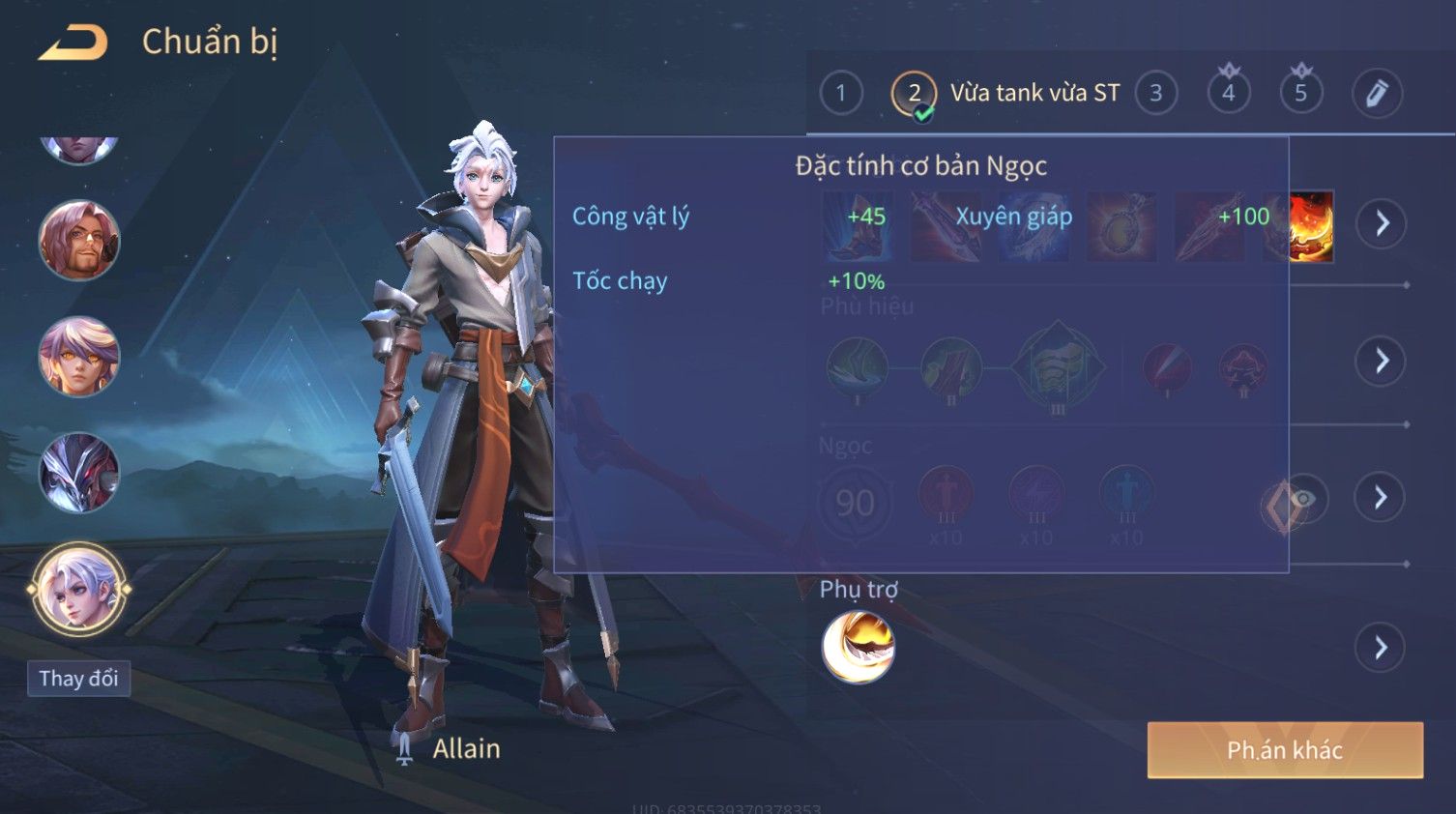This screenshot has height=814, width=1456.
Task: Click the Phản khắc button
Action: pos(1284,749)
